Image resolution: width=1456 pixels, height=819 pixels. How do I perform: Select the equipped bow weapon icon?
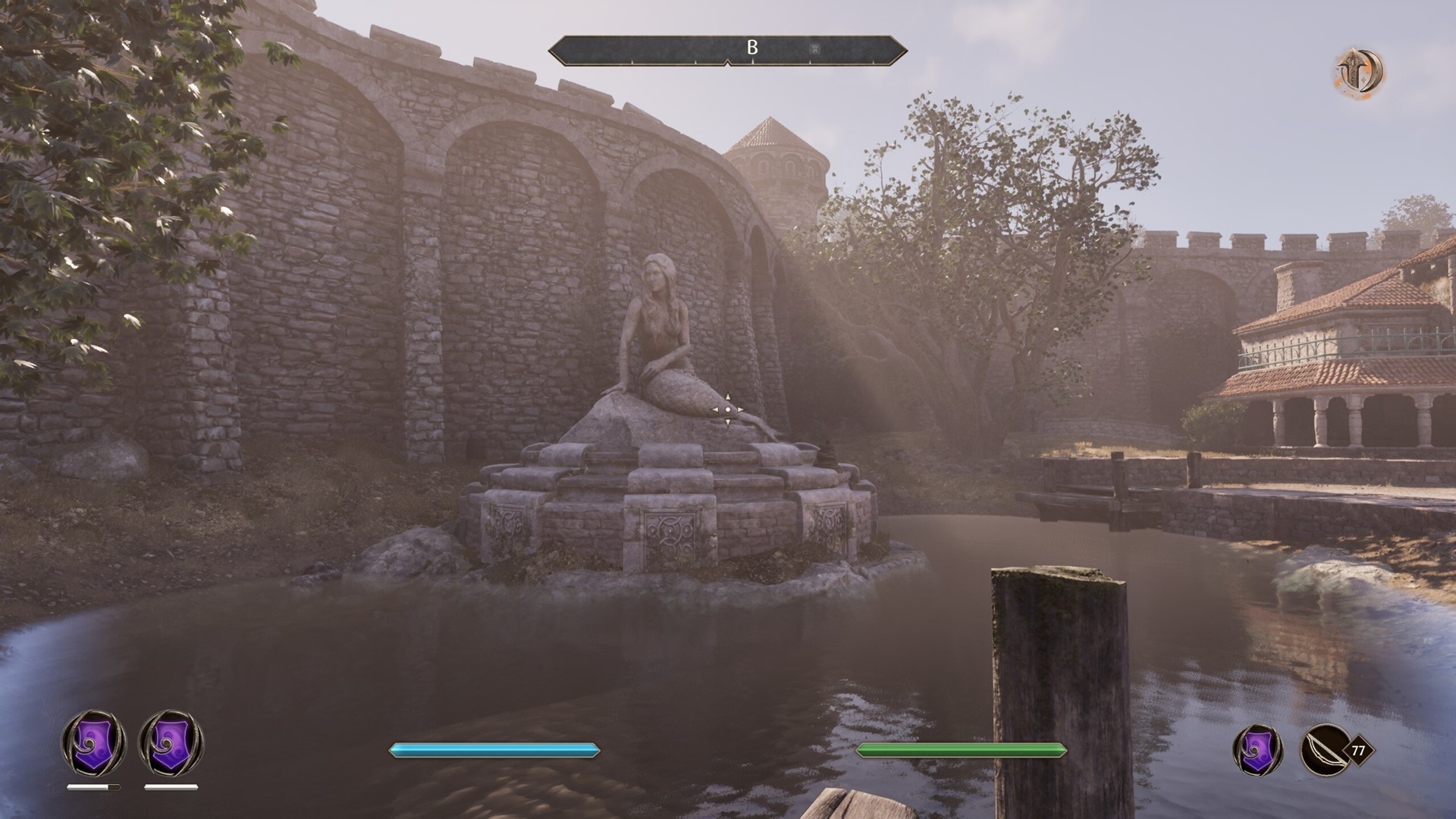(x=1325, y=750)
